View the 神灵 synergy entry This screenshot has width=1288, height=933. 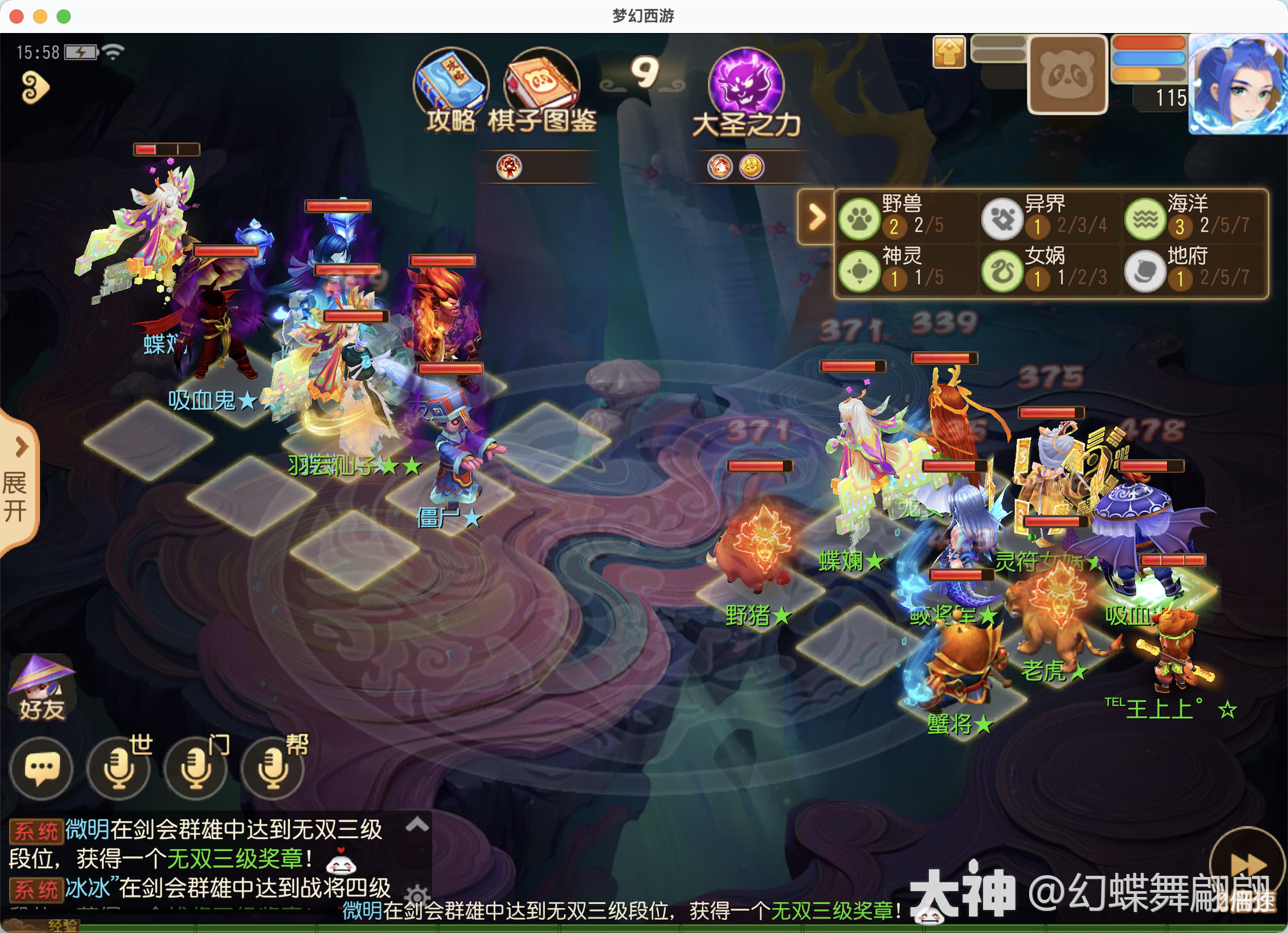click(860, 270)
